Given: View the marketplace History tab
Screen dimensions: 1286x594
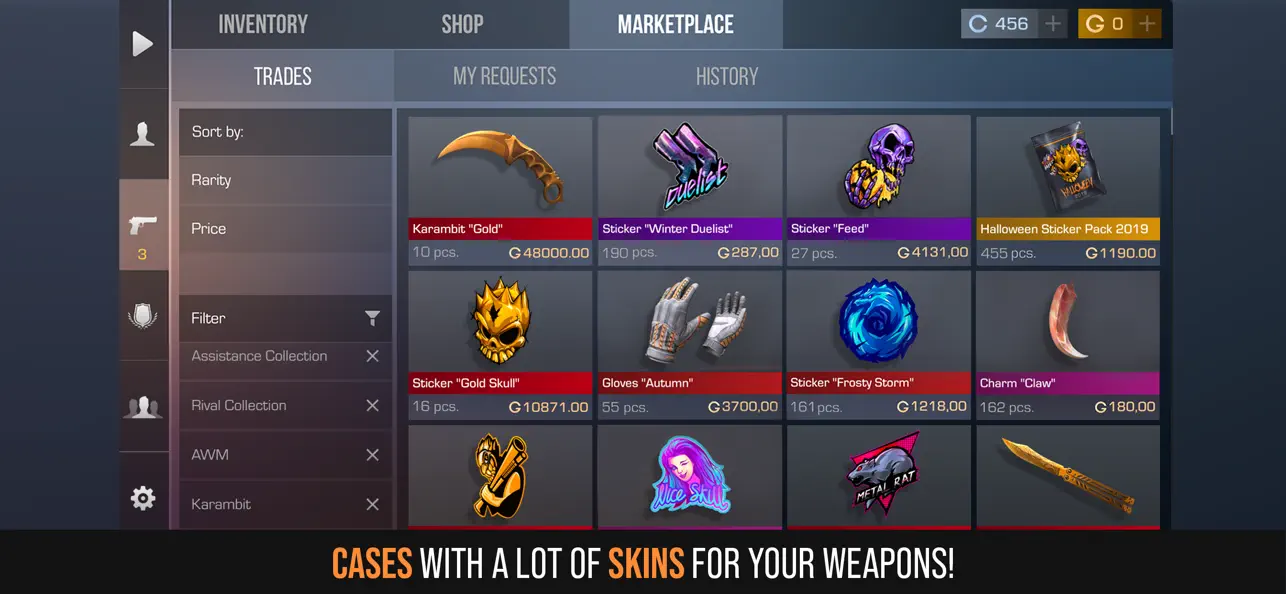Looking at the screenshot, I should (726, 76).
